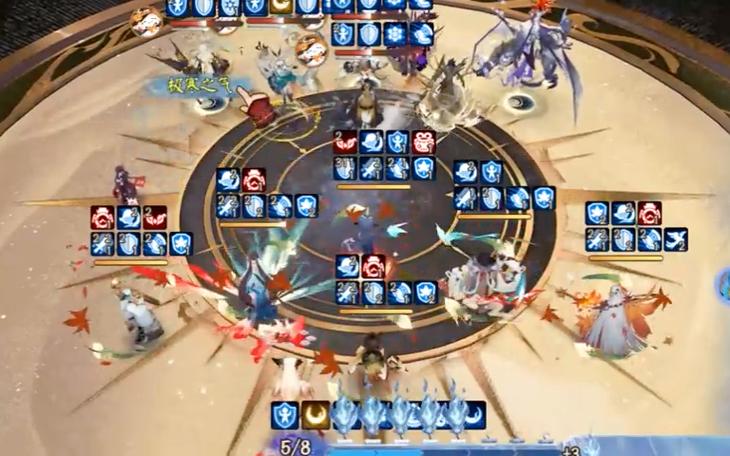Inspect the fully visible gold crescent moon buff icon
This screenshot has width=730, height=456.
(317, 414)
